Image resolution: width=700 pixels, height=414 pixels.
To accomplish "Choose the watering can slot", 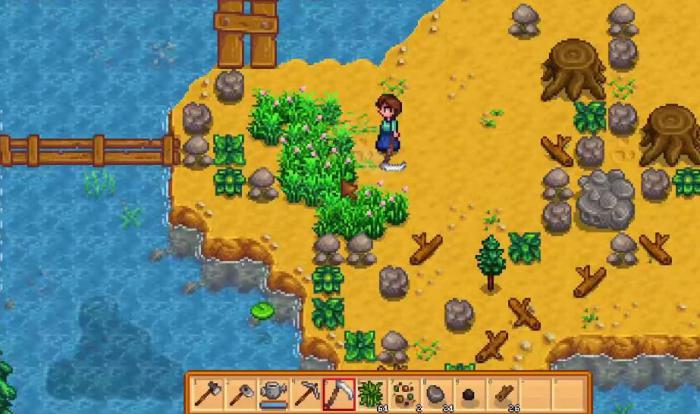I will coord(273,393).
